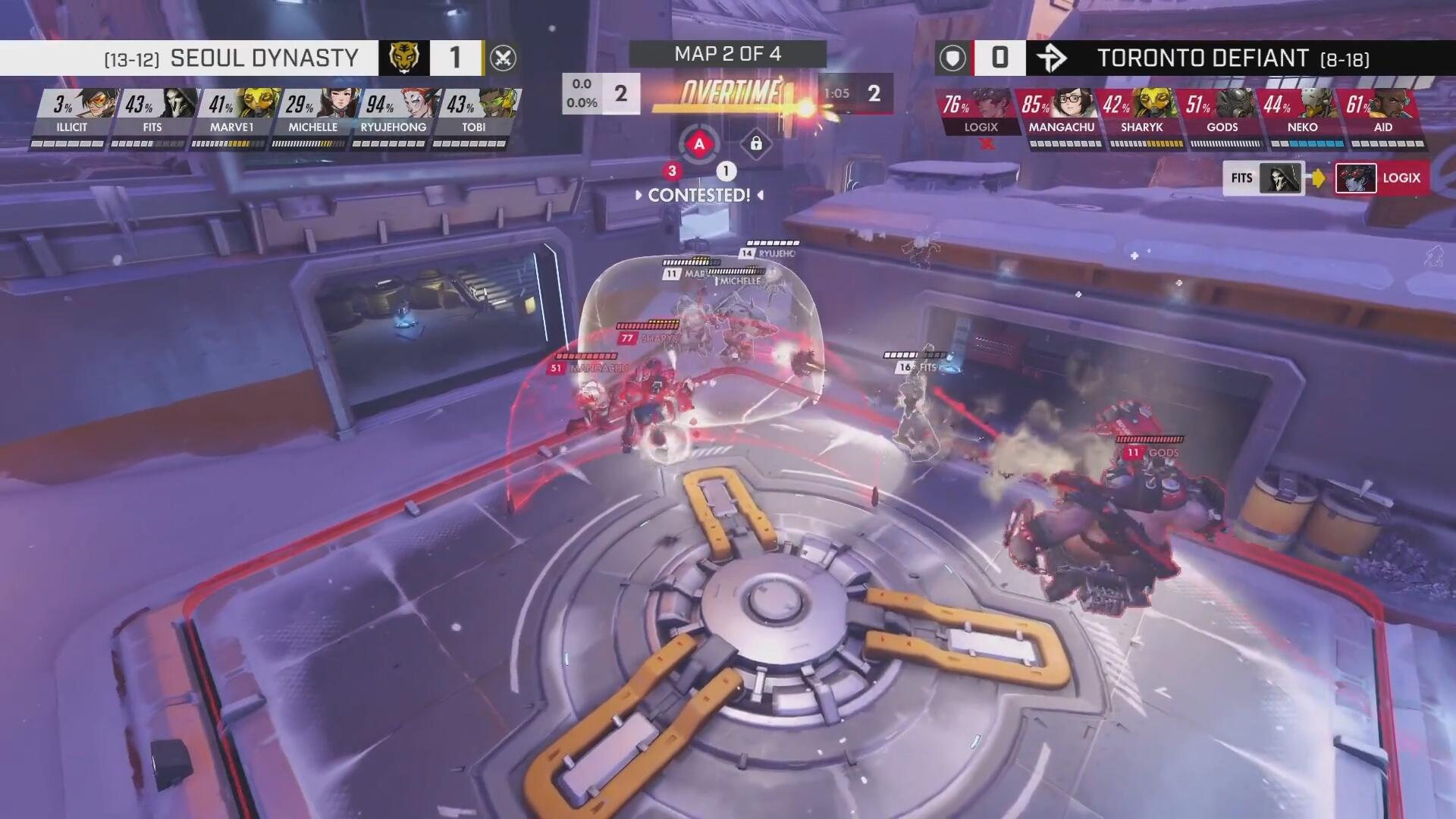Image resolution: width=1456 pixels, height=819 pixels.
Task: Select TOBI's Lucio player card
Action: (x=473, y=114)
